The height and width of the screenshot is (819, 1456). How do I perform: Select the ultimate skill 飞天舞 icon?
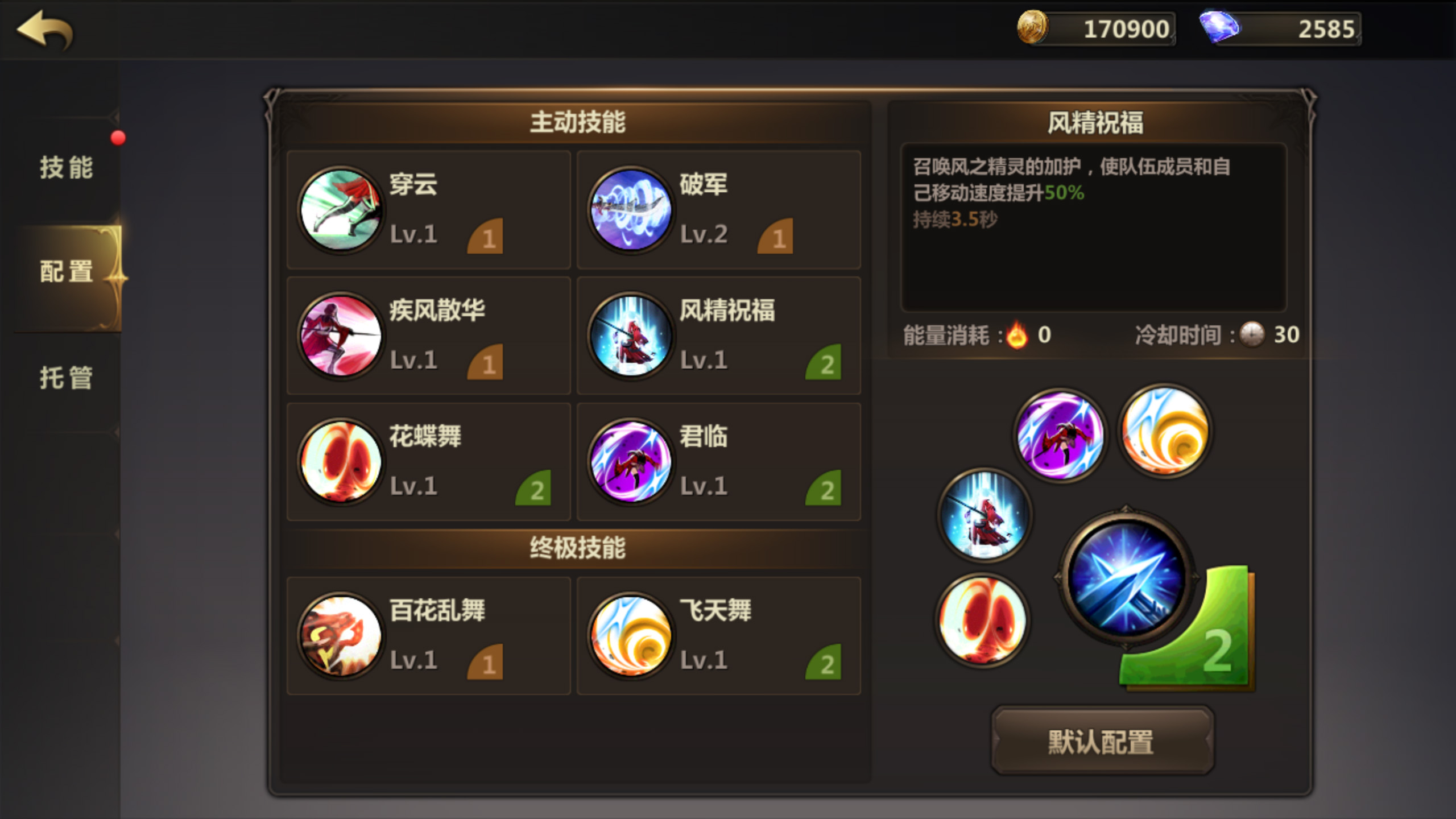point(629,637)
